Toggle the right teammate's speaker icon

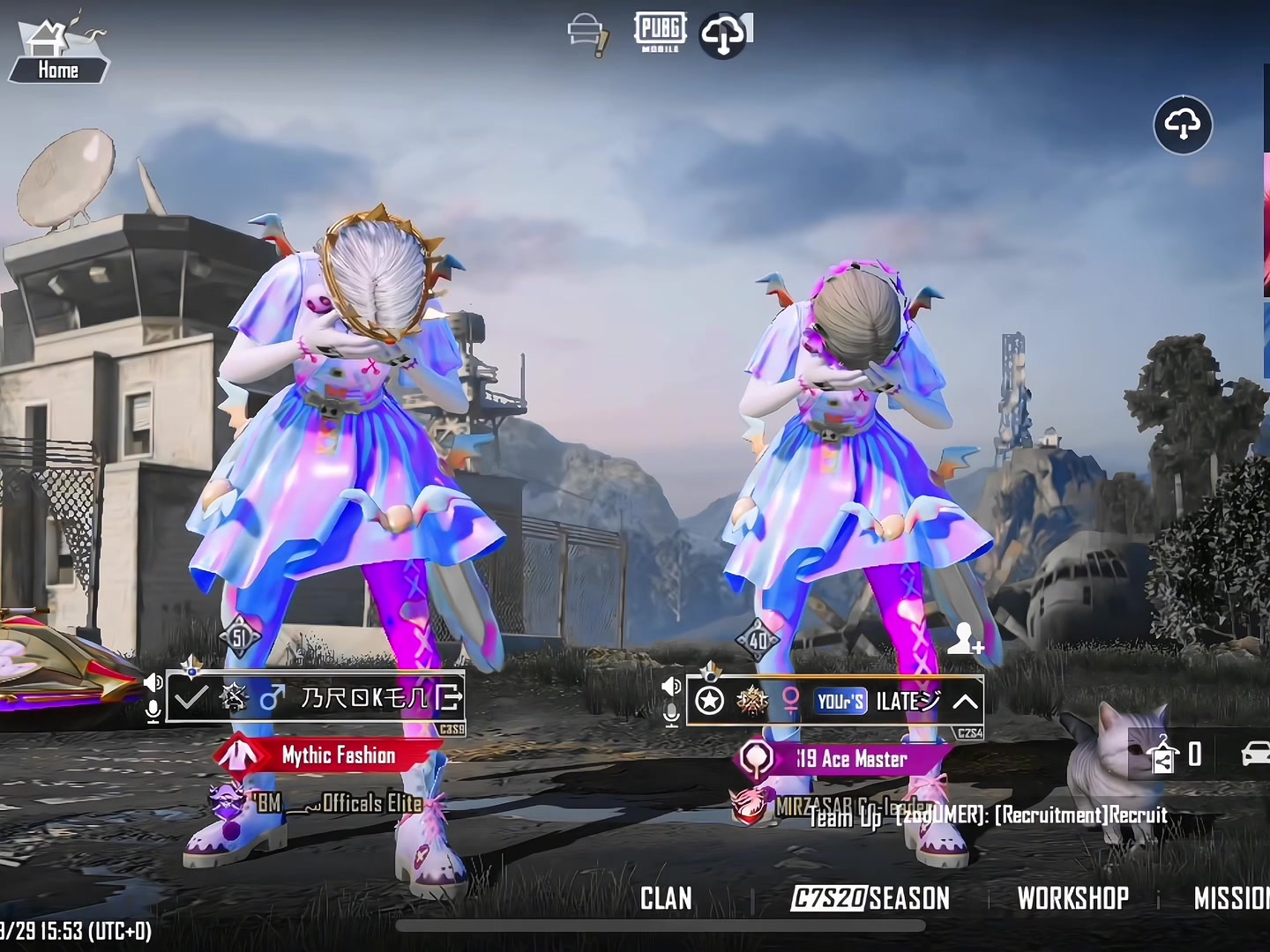click(x=671, y=686)
